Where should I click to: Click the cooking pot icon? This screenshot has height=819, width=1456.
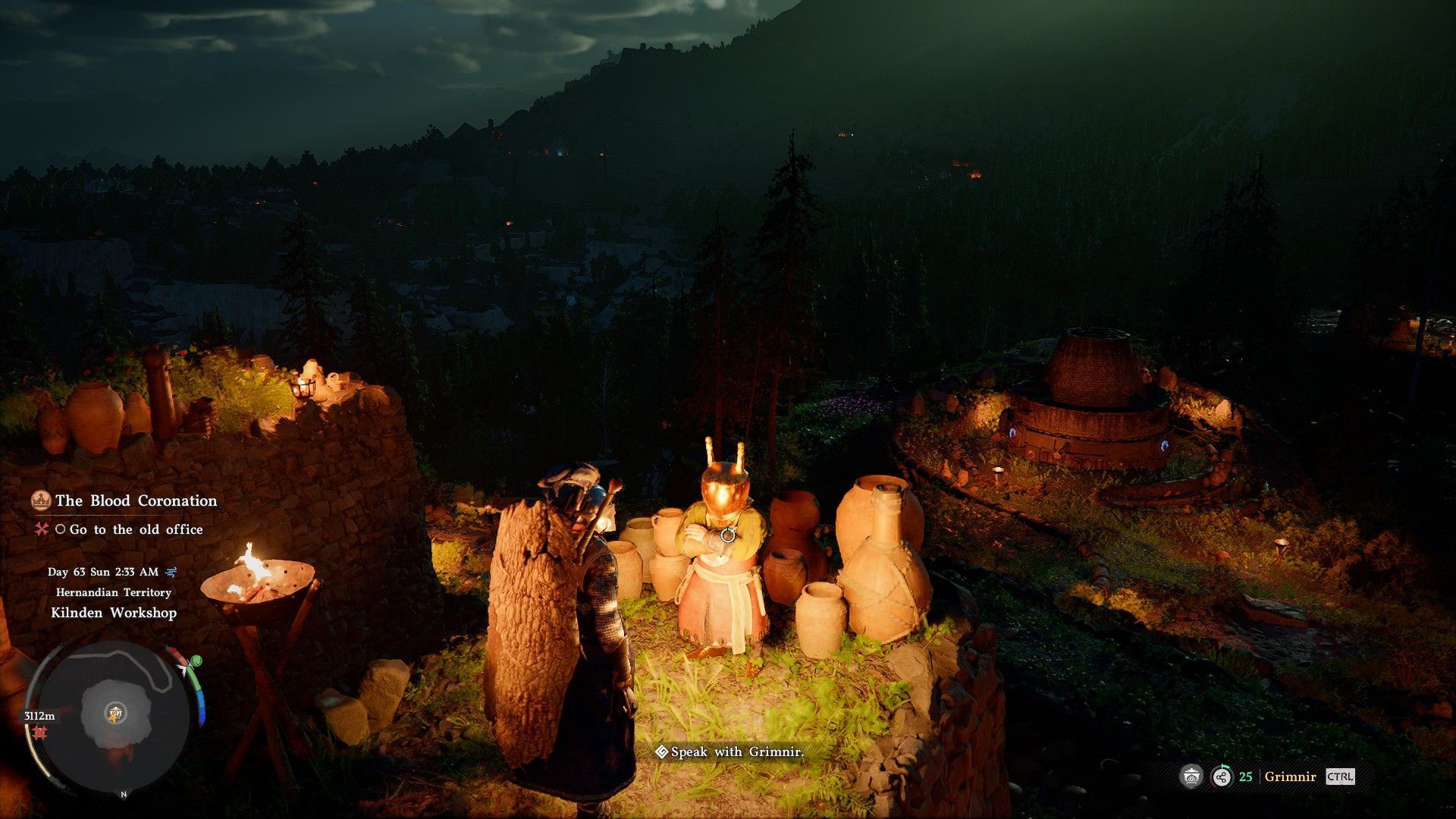pos(1191,777)
